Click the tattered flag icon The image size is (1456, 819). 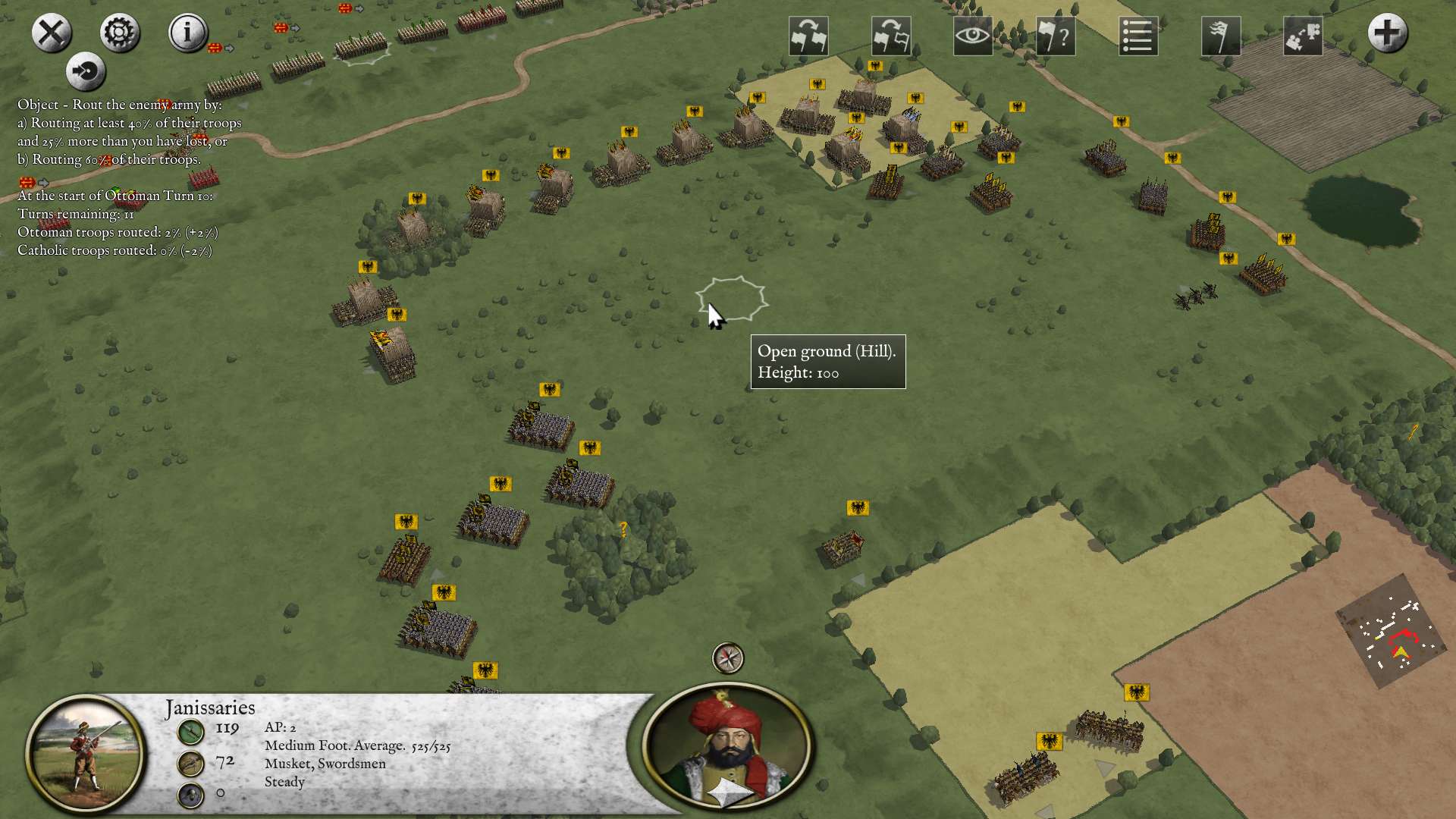pyautogui.click(x=1221, y=36)
